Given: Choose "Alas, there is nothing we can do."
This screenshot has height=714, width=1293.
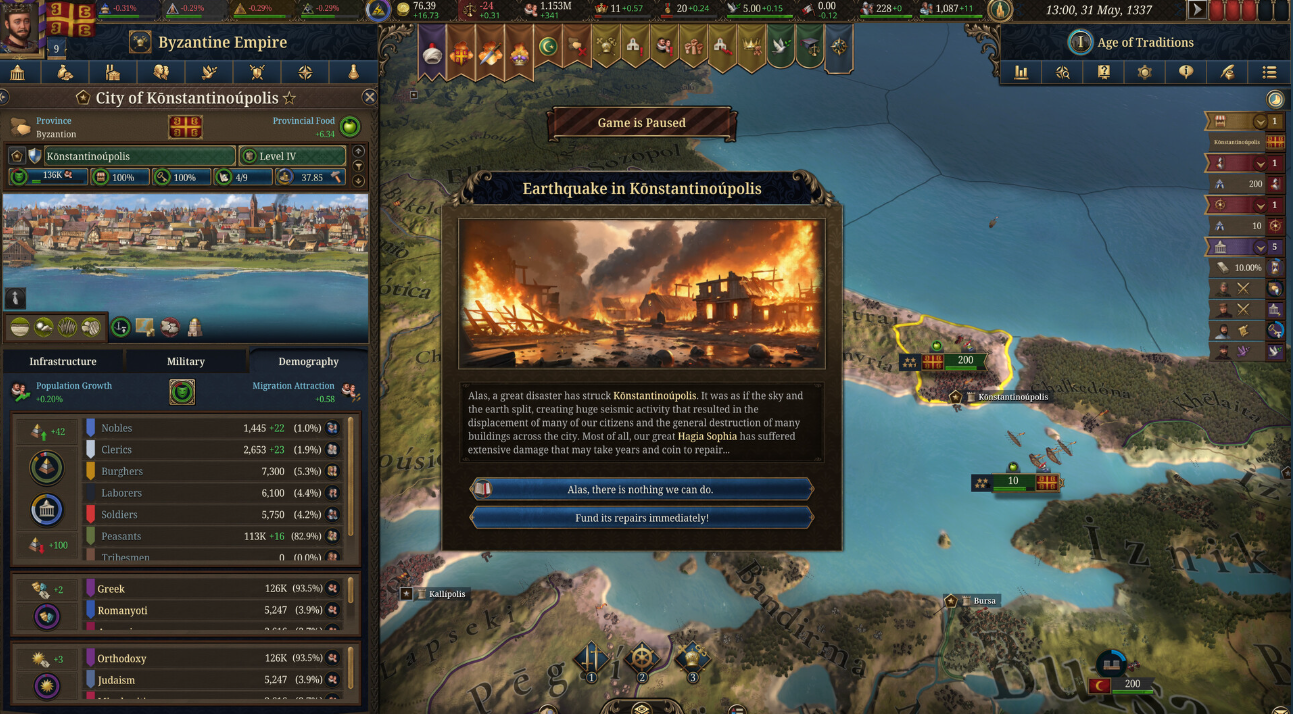Looking at the screenshot, I should (x=641, y=490).
